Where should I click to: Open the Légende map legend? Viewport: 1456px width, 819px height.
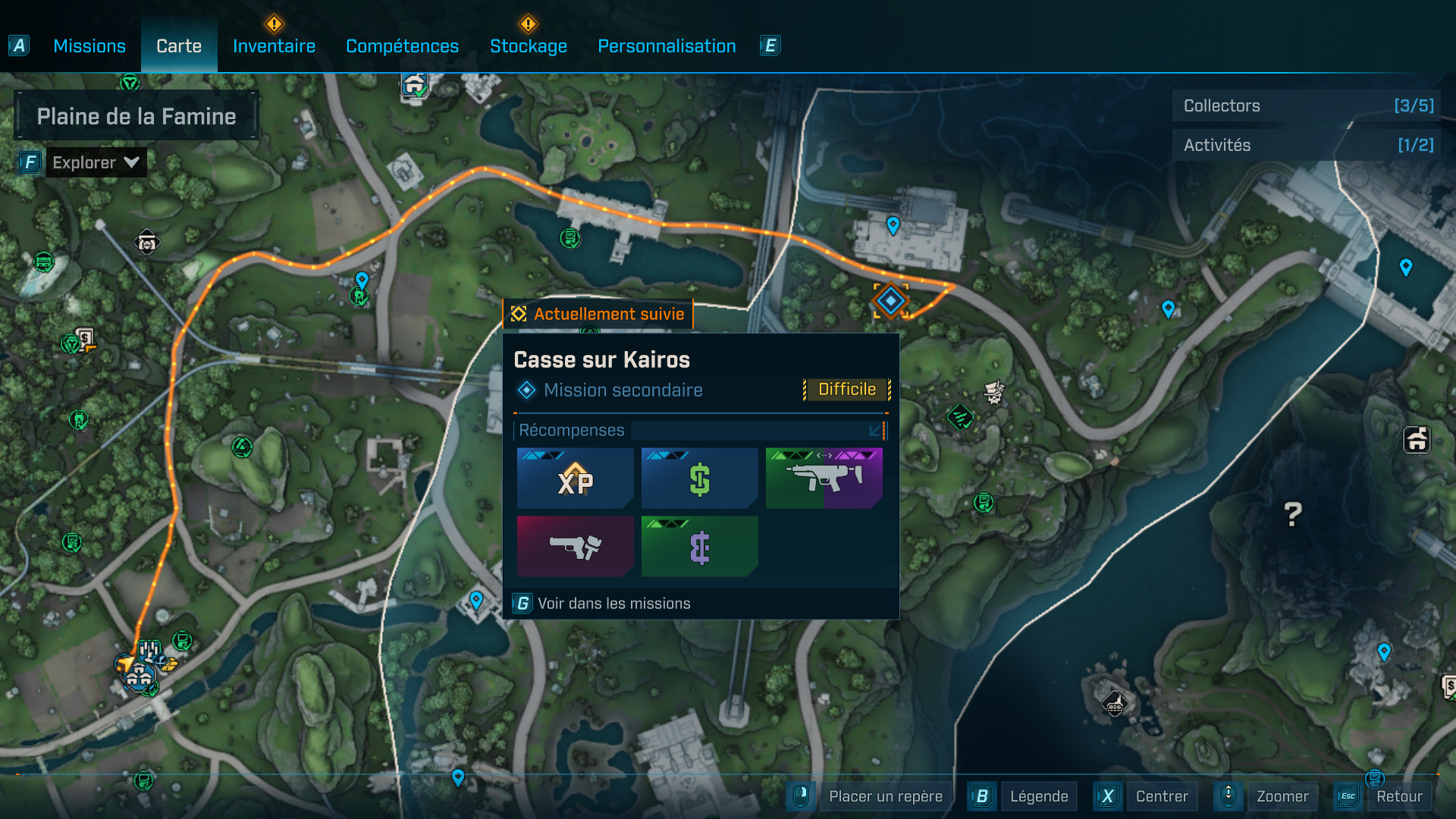click(x=1038, y=796)
